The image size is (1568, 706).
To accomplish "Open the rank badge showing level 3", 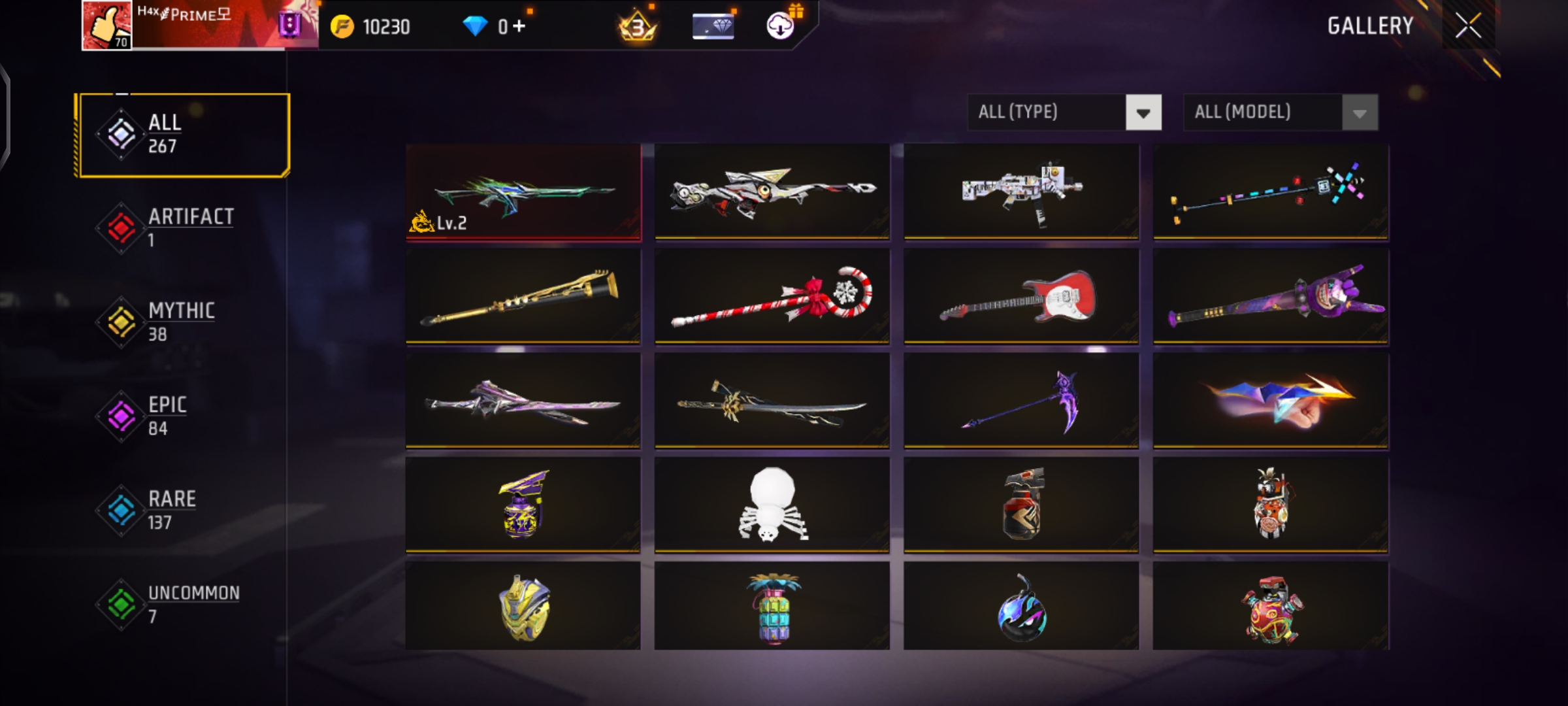I will coord(636,27).
